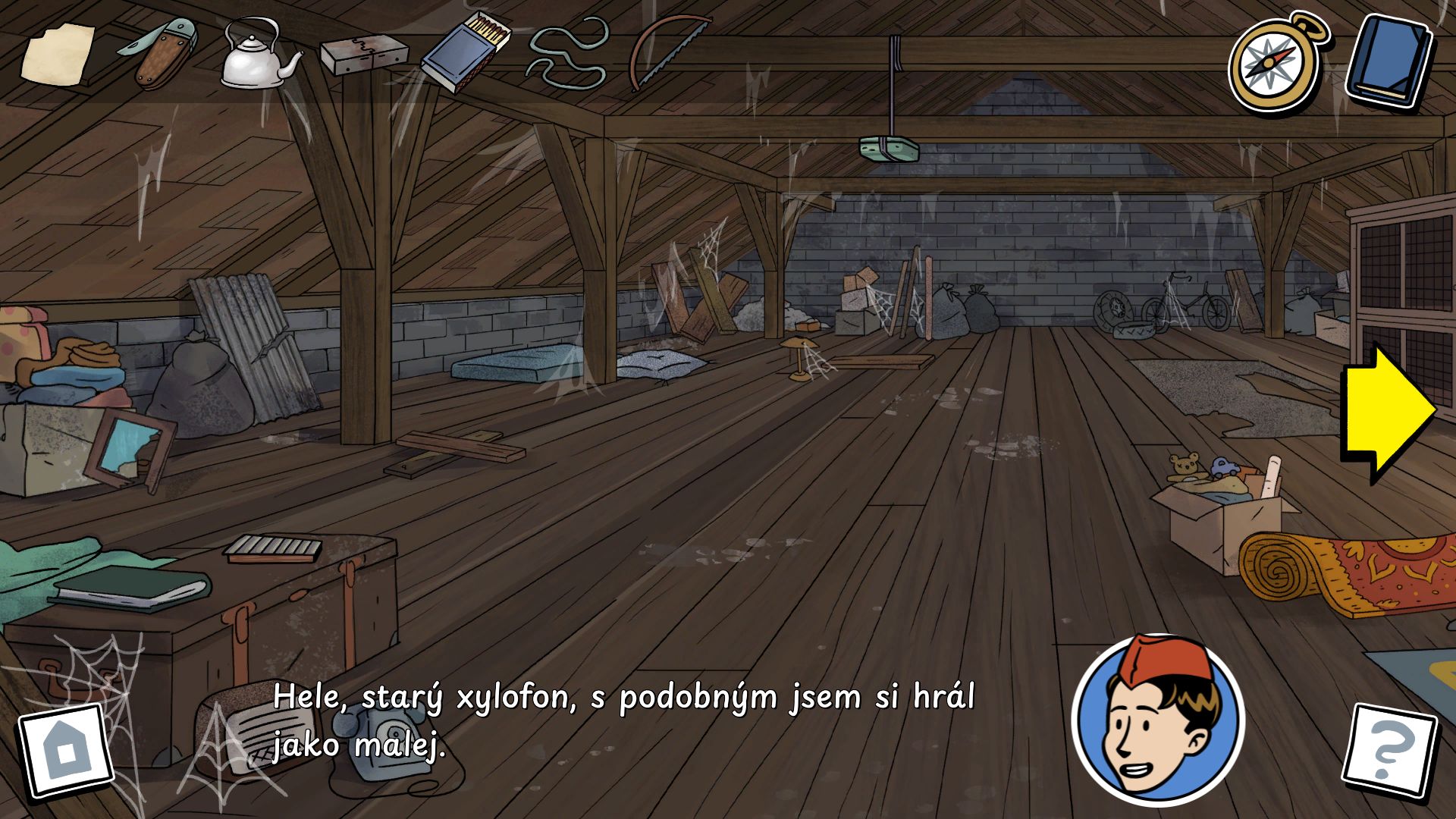Viewport: 1456px width, 819px height.
Task: Click the home menu button
Action: 65,751
